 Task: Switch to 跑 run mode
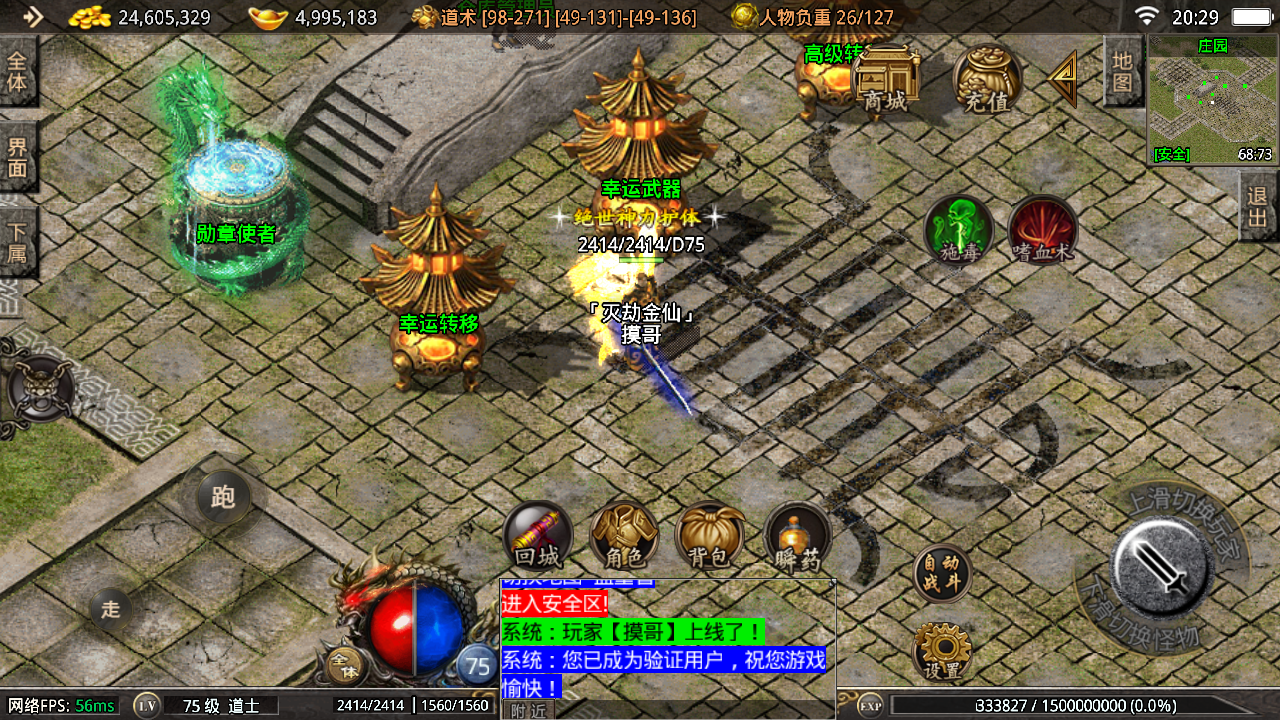point(222,497)
